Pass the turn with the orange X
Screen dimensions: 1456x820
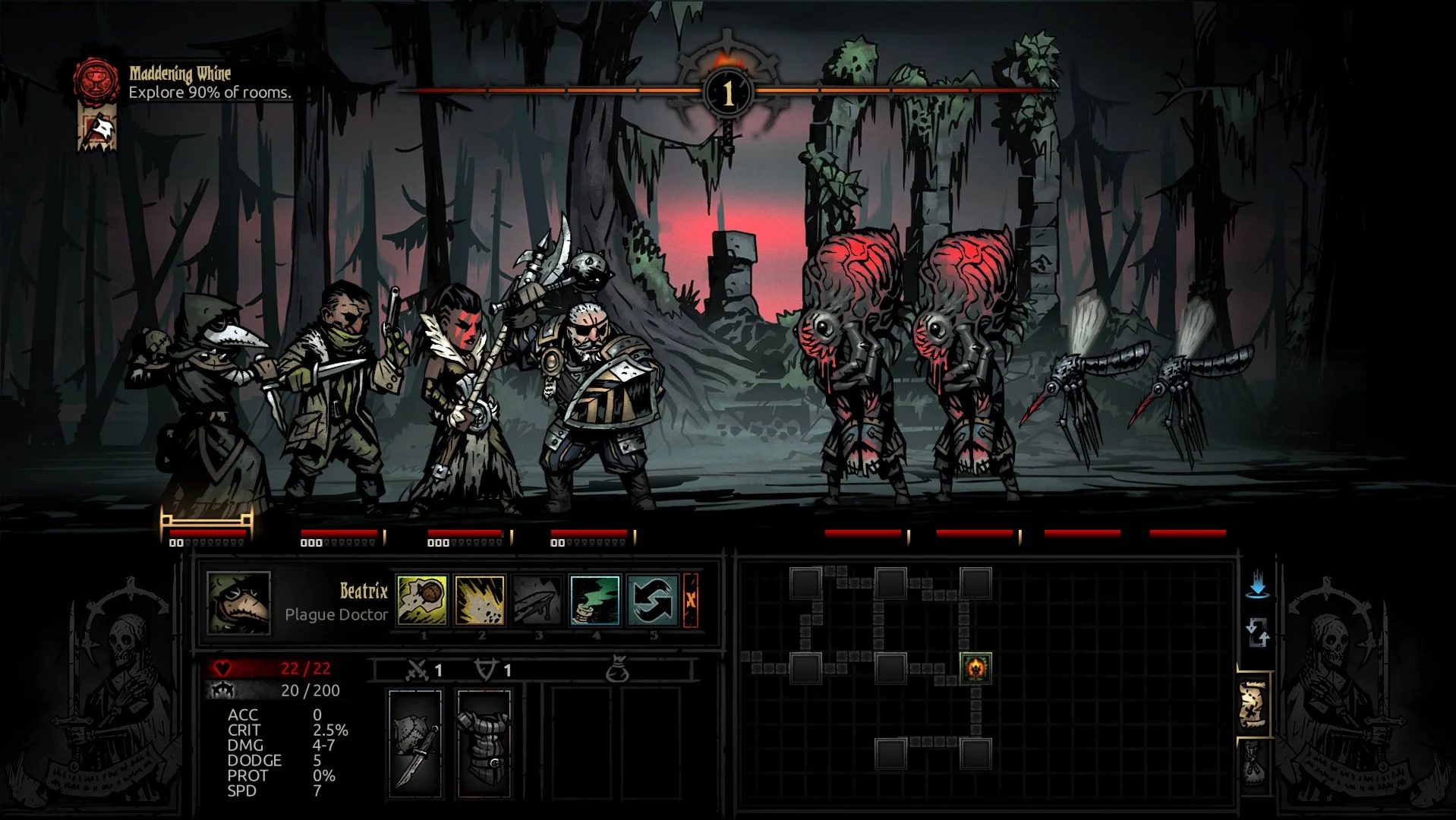click(691, 600)
